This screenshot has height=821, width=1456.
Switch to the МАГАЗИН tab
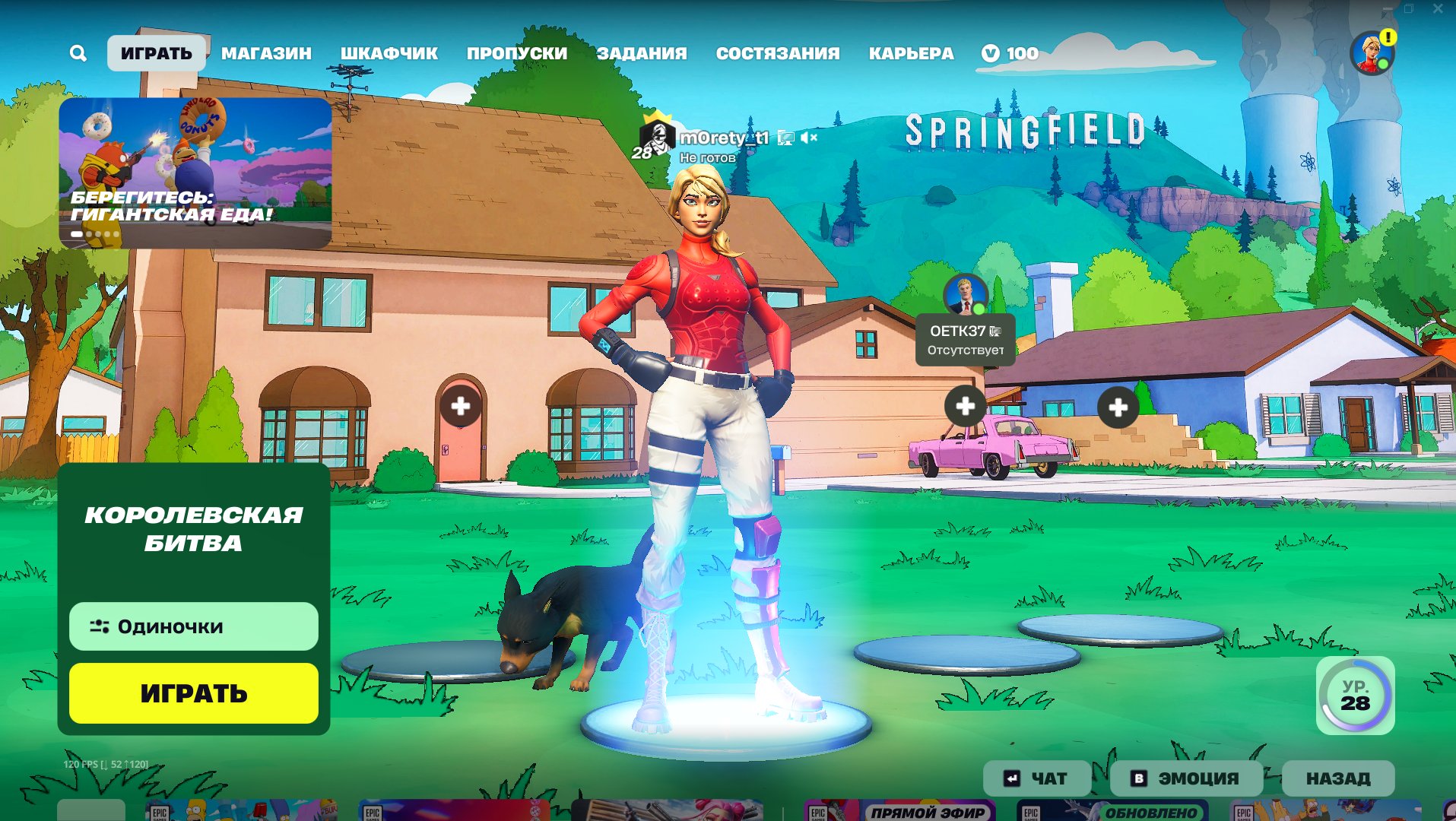pyautogui.click(x=265, y=53)
